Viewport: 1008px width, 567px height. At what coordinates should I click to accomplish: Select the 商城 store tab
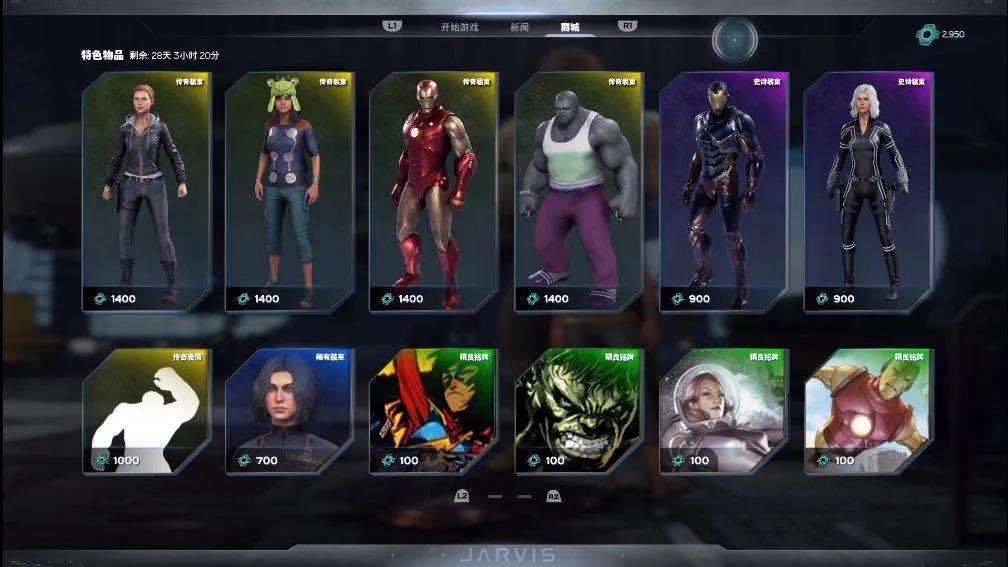(570, 27)
